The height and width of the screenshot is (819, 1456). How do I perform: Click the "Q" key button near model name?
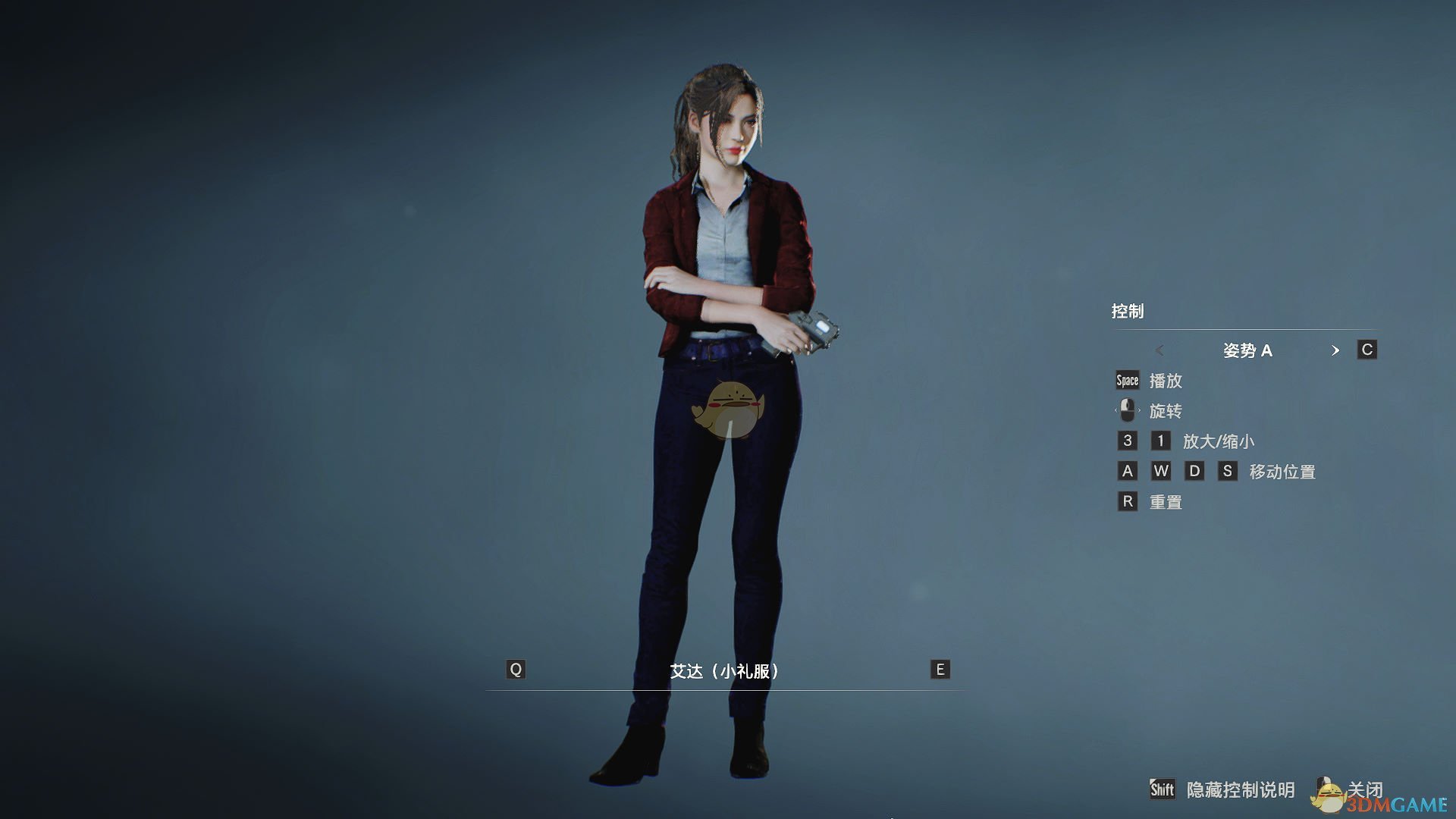[516, 670]
